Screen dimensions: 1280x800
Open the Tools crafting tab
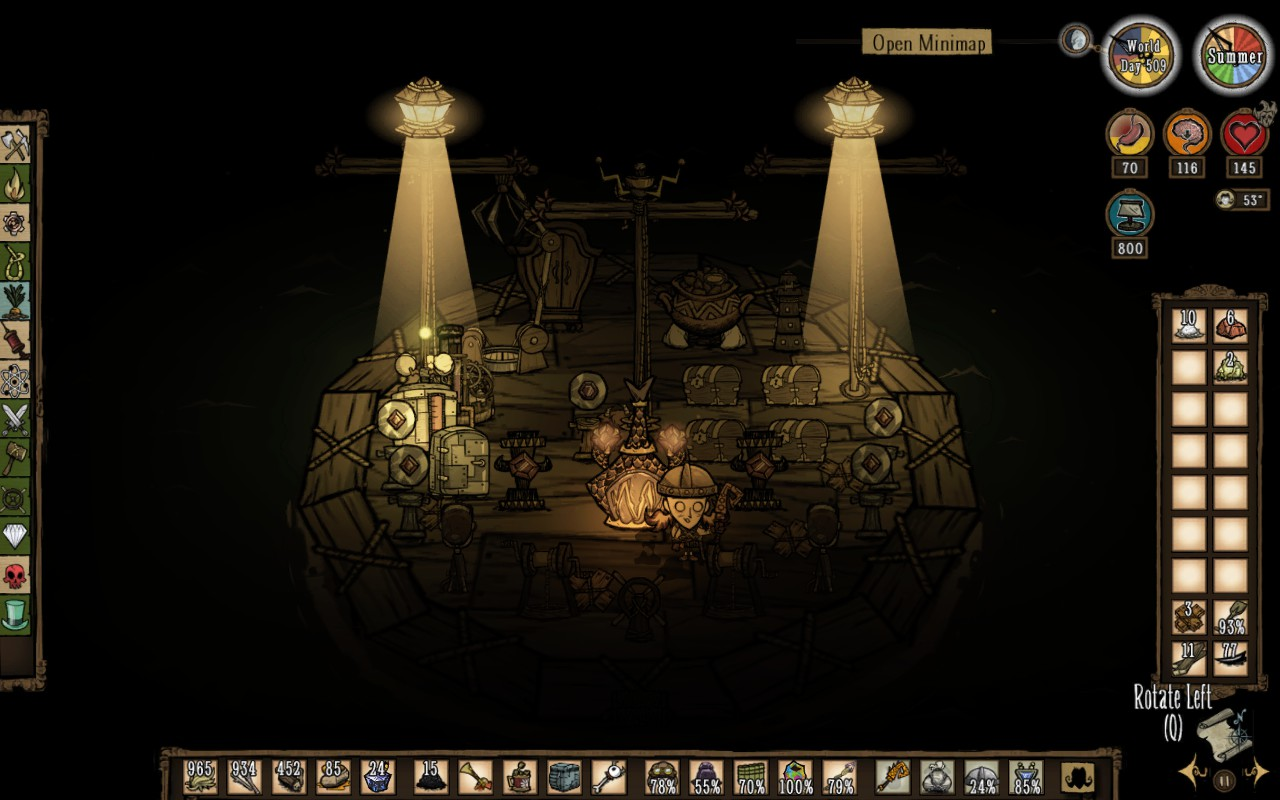coord(15,145)
